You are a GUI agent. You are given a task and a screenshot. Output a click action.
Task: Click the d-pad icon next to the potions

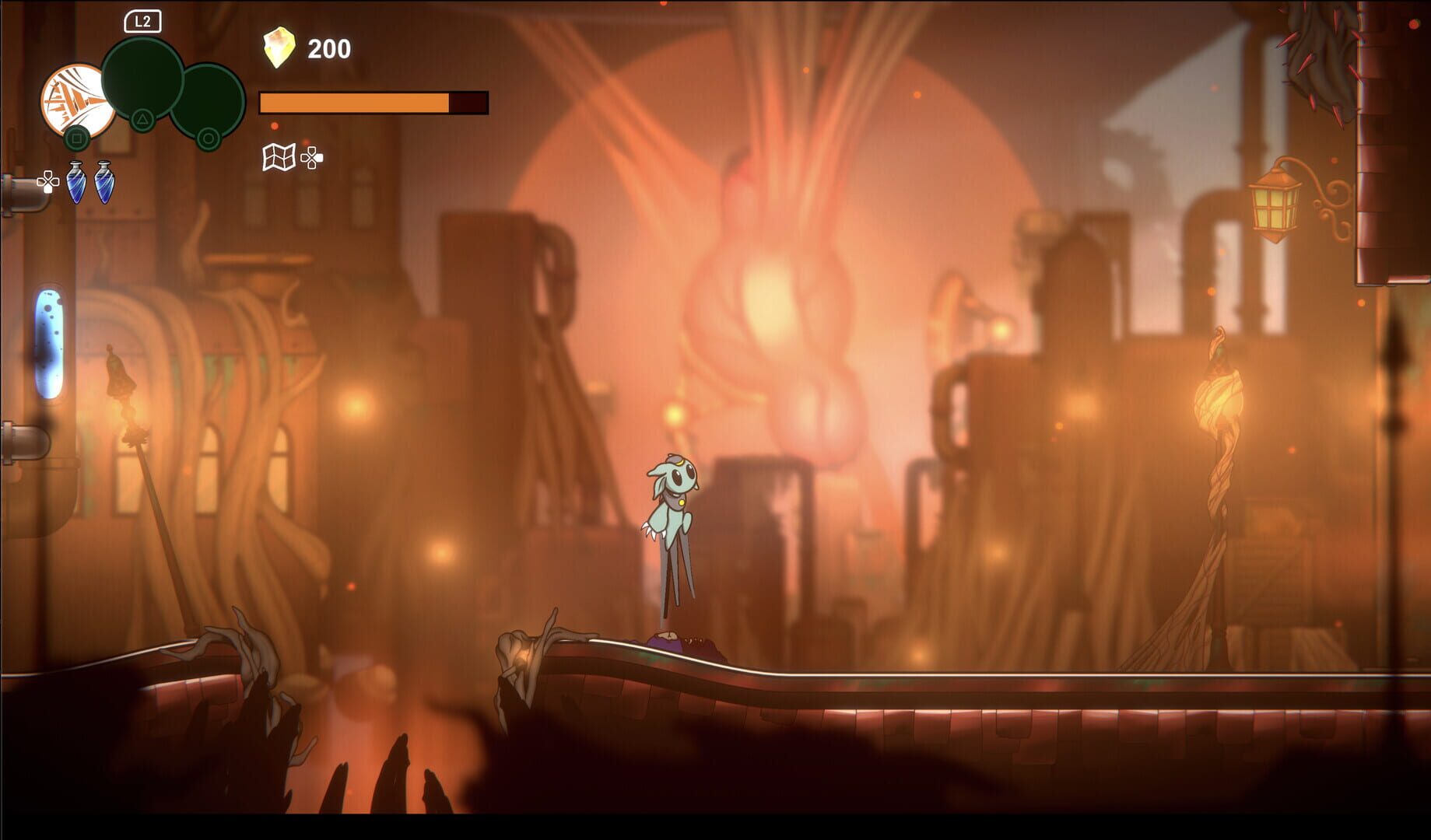point(48,181)
